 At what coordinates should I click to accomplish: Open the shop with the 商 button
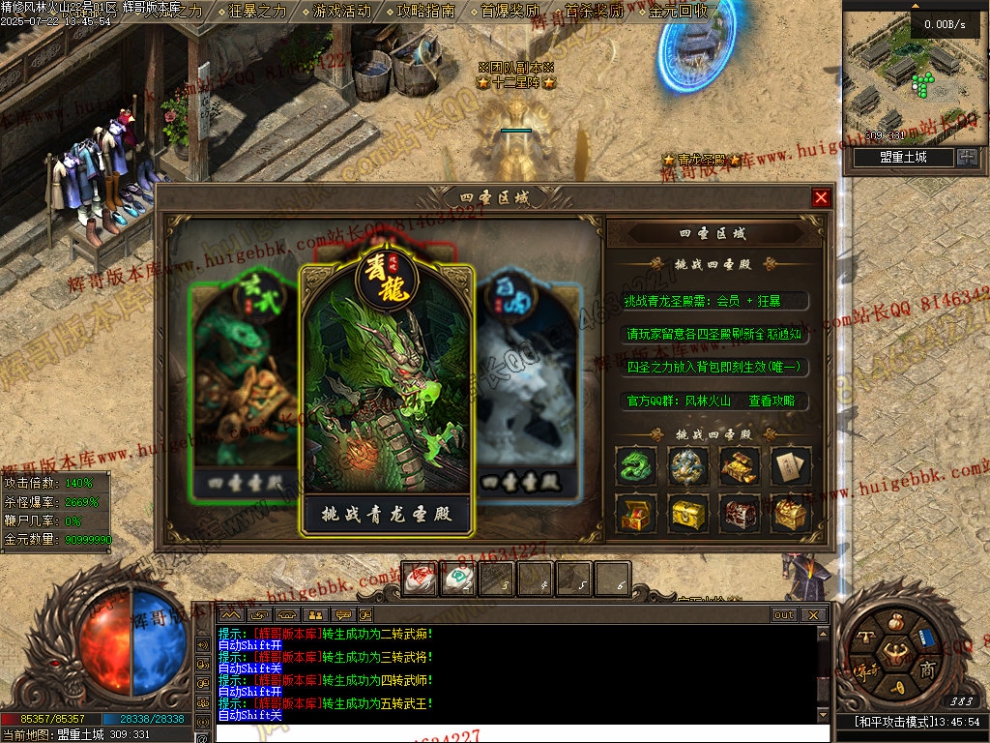point(927,668)
